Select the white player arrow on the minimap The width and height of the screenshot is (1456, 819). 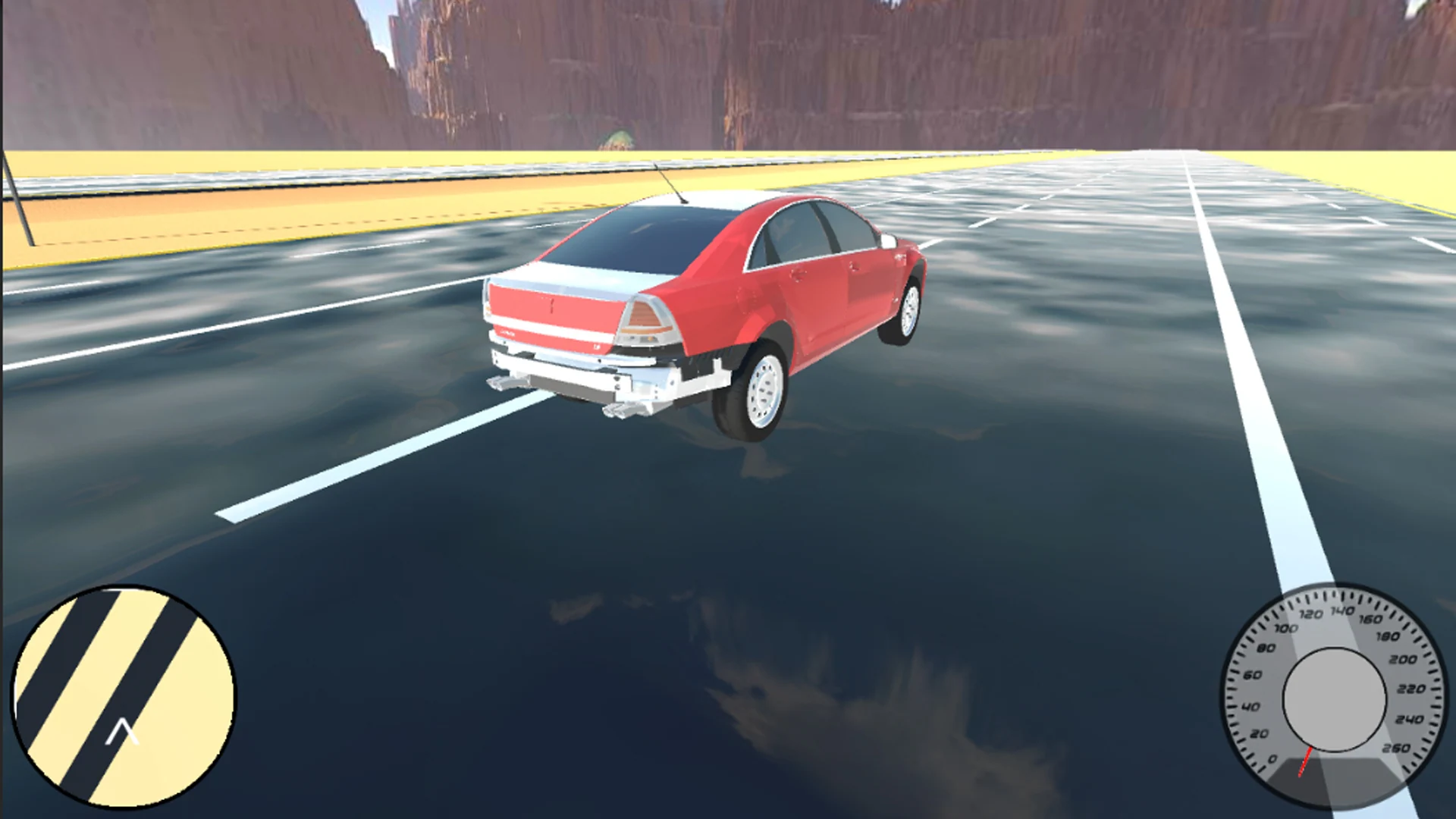coord(121,732)
